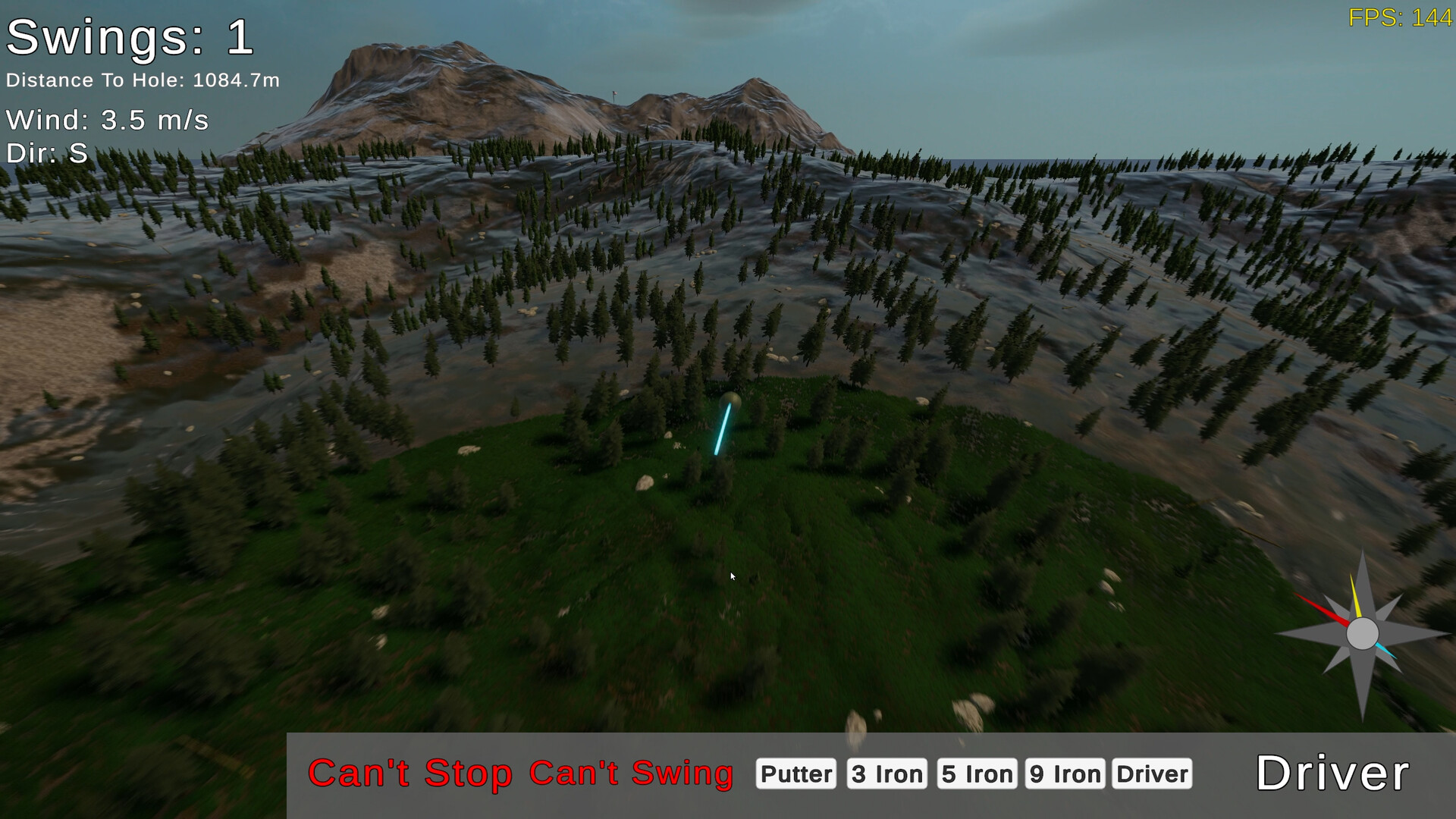Select the Driver club button

pyautogui.click(x=1150, y=773)
